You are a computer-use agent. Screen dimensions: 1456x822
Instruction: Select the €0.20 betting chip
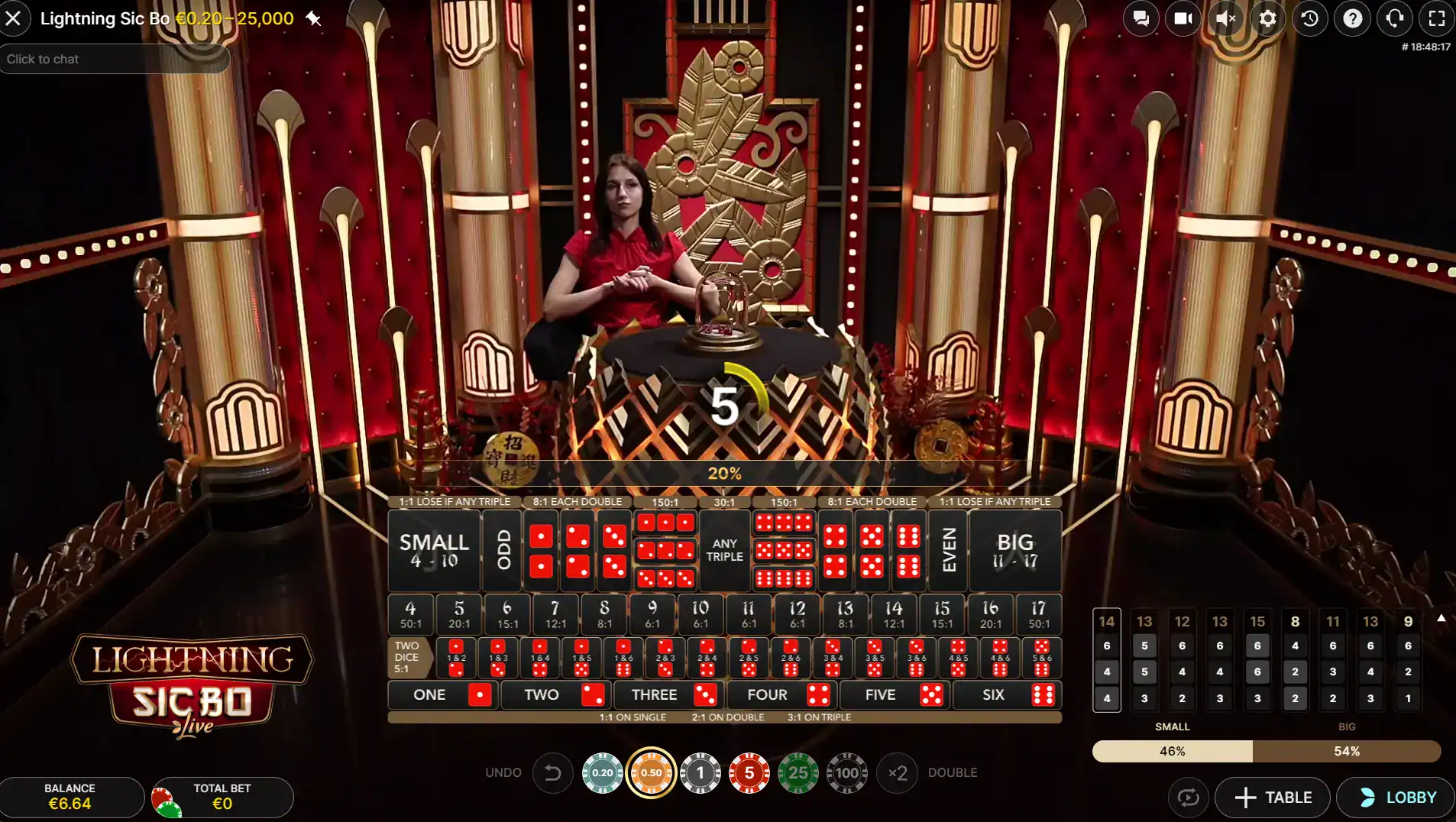coord(603,772)
